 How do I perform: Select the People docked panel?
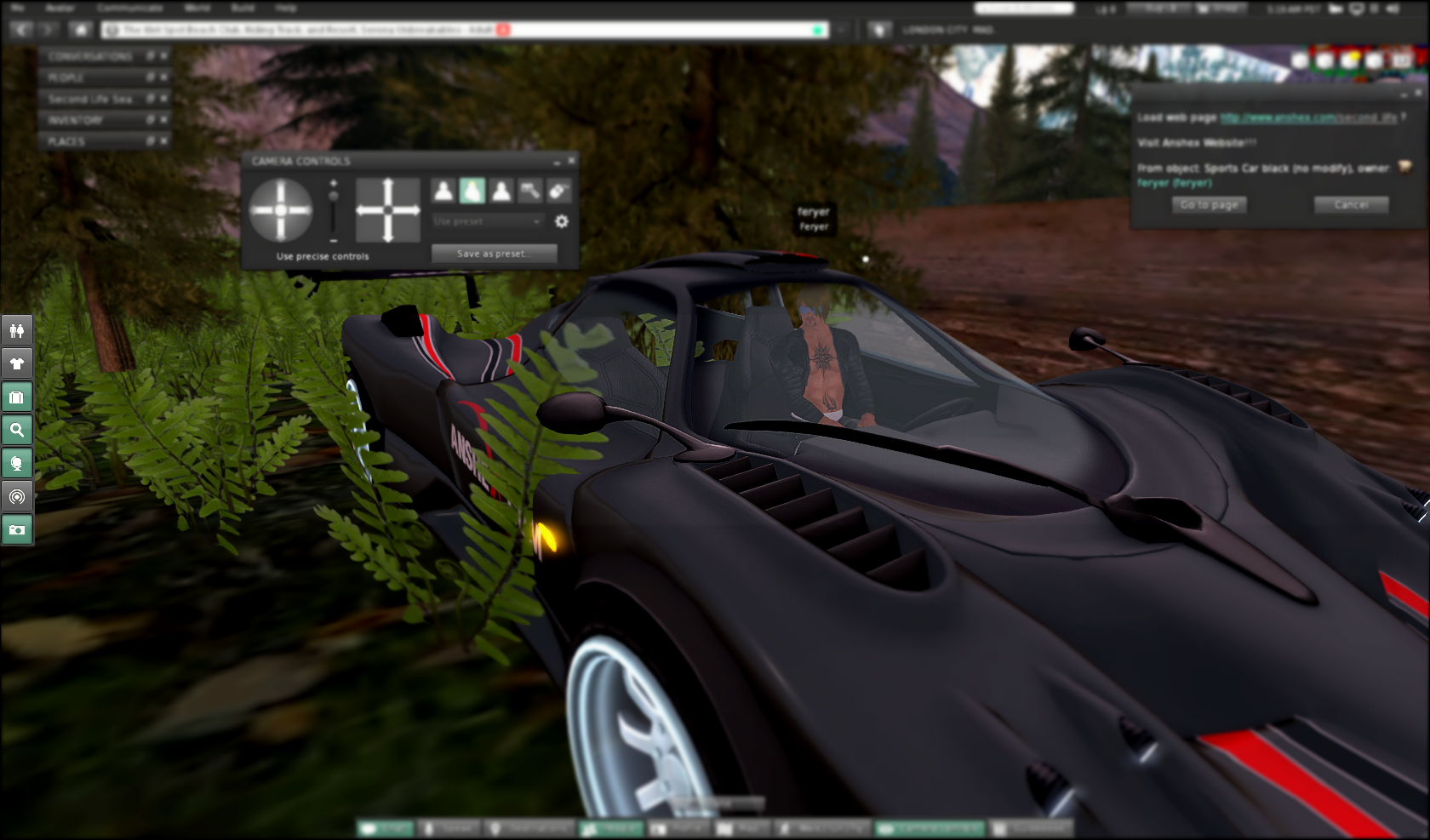tap(66, 77)
